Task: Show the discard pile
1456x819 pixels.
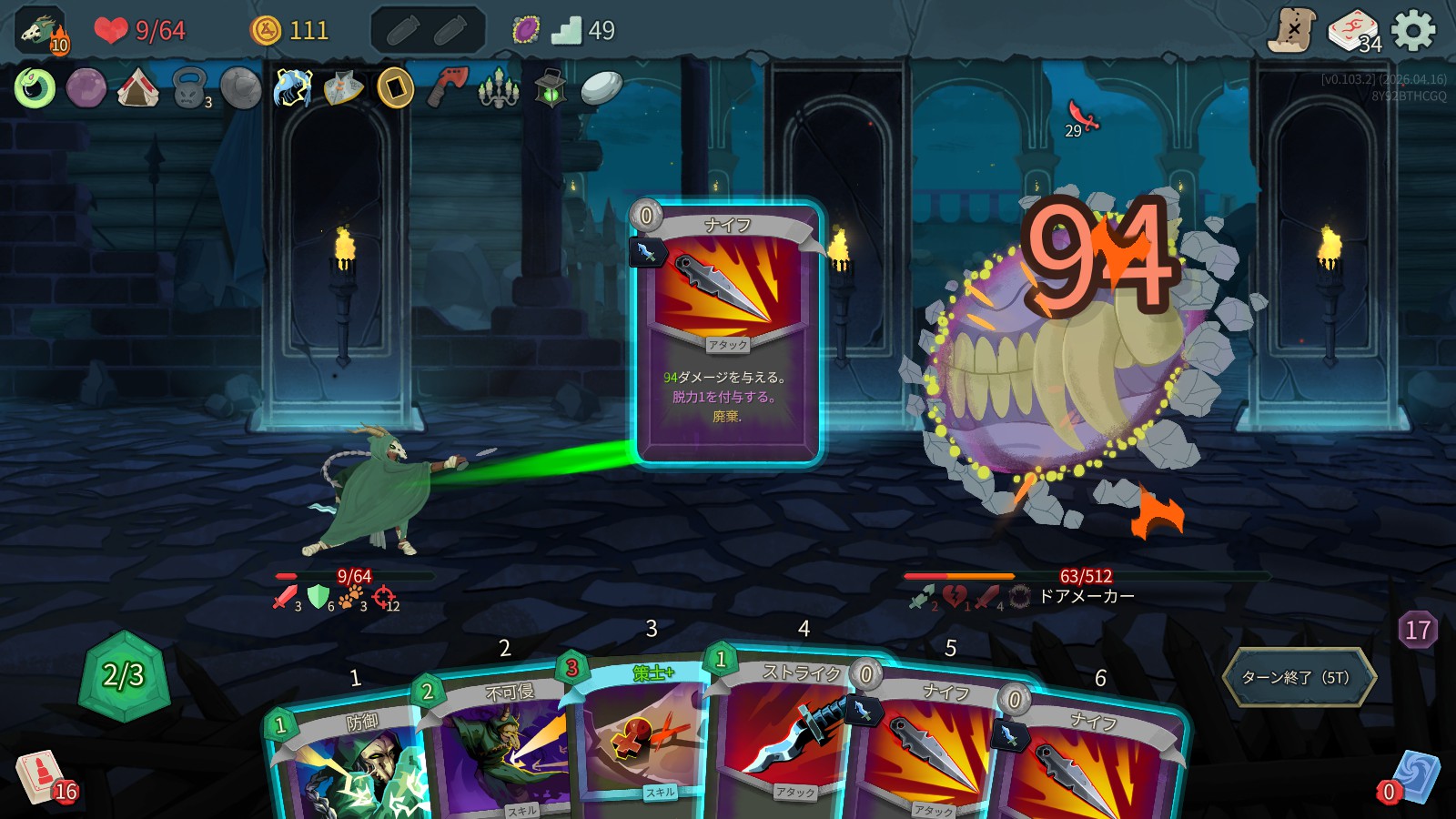Action: click(1413, 776)
